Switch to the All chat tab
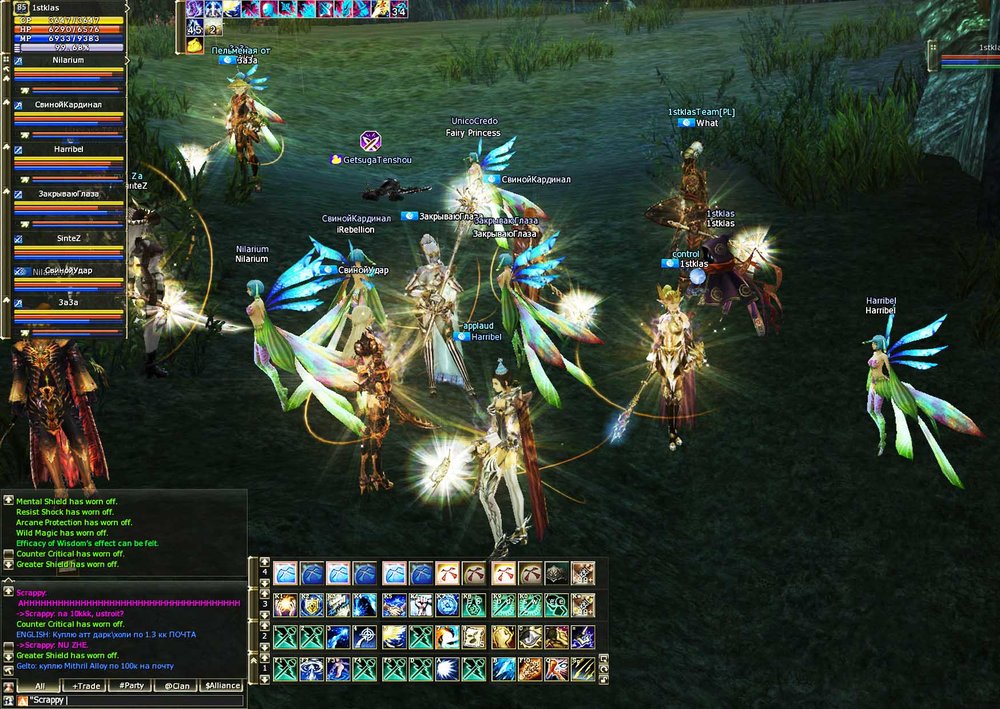This screenshot has height=709, width=1000. [x=37, y=686]
